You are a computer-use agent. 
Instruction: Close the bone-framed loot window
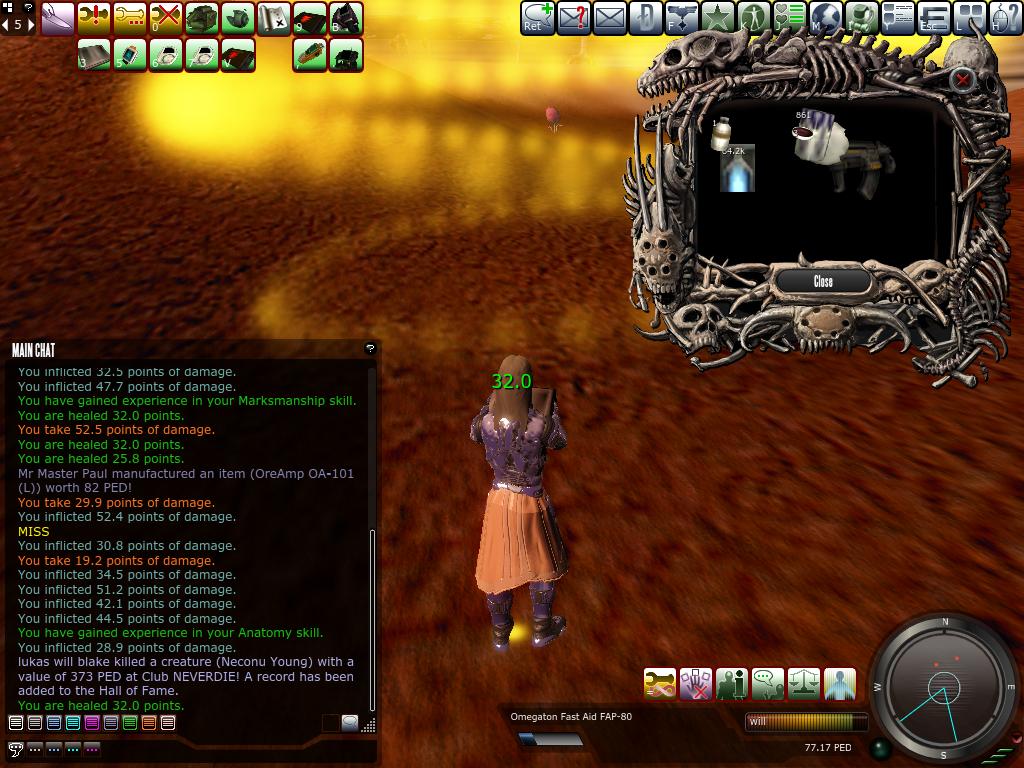(x=823, y=281)
